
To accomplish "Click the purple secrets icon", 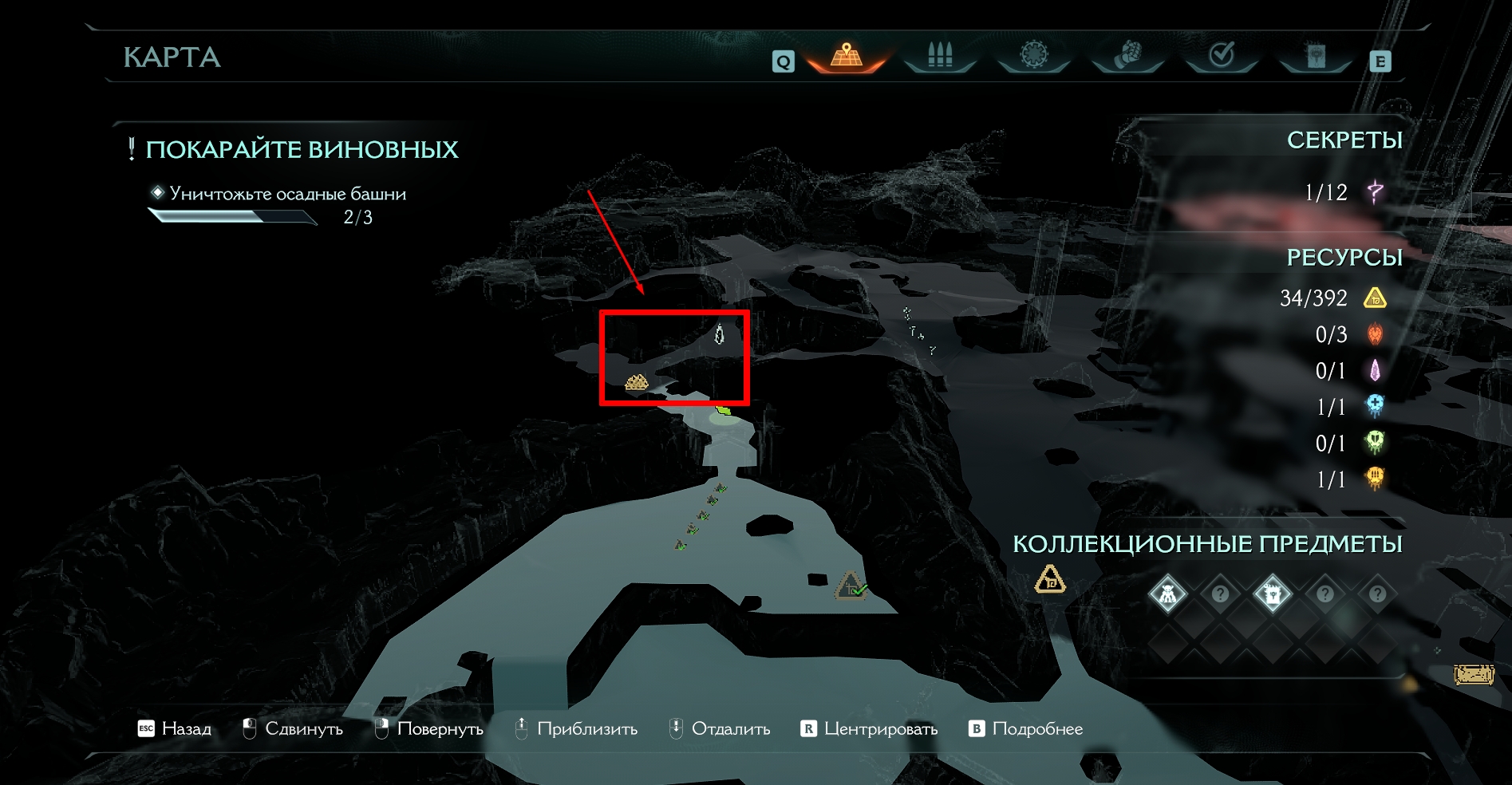I will 1375,192.
